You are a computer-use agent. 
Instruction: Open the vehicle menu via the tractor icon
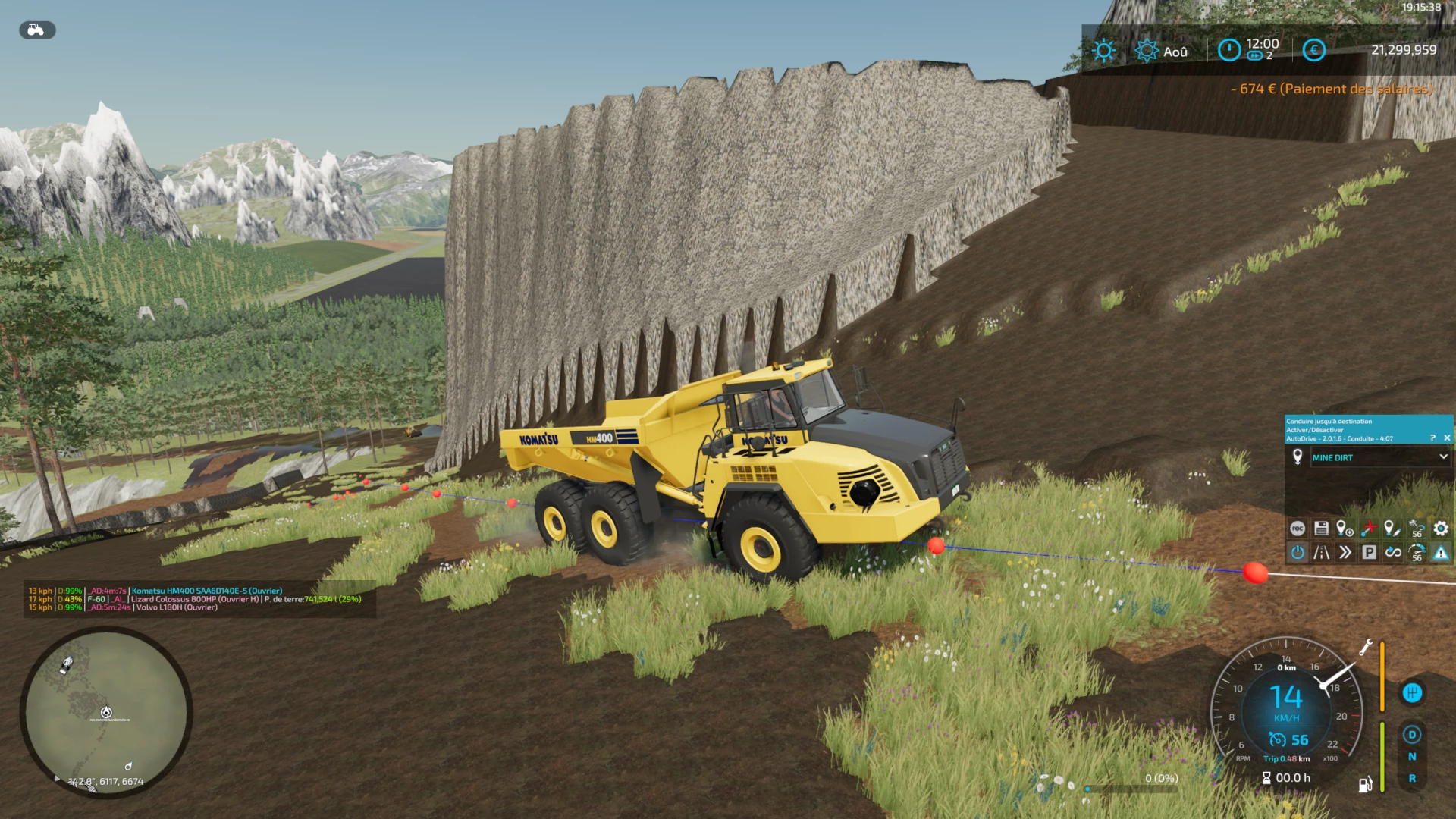point(36,30)
